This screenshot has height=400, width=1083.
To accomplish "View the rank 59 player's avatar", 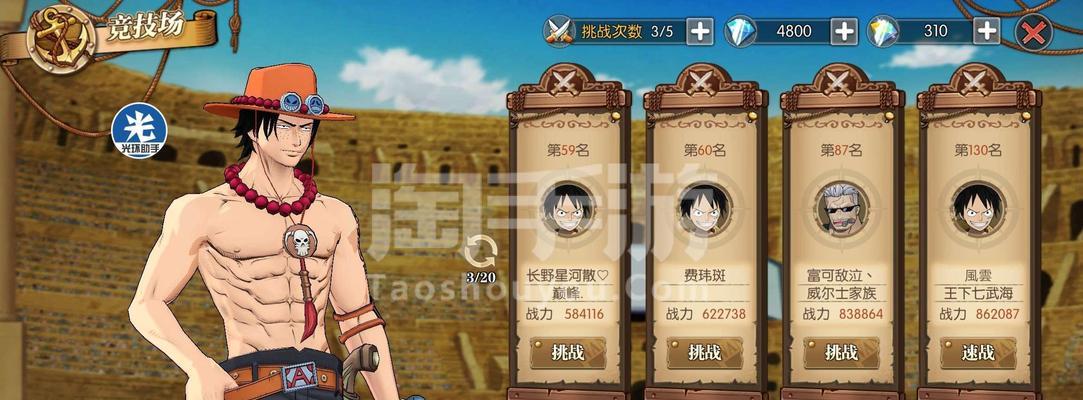I will click(567, 208).
